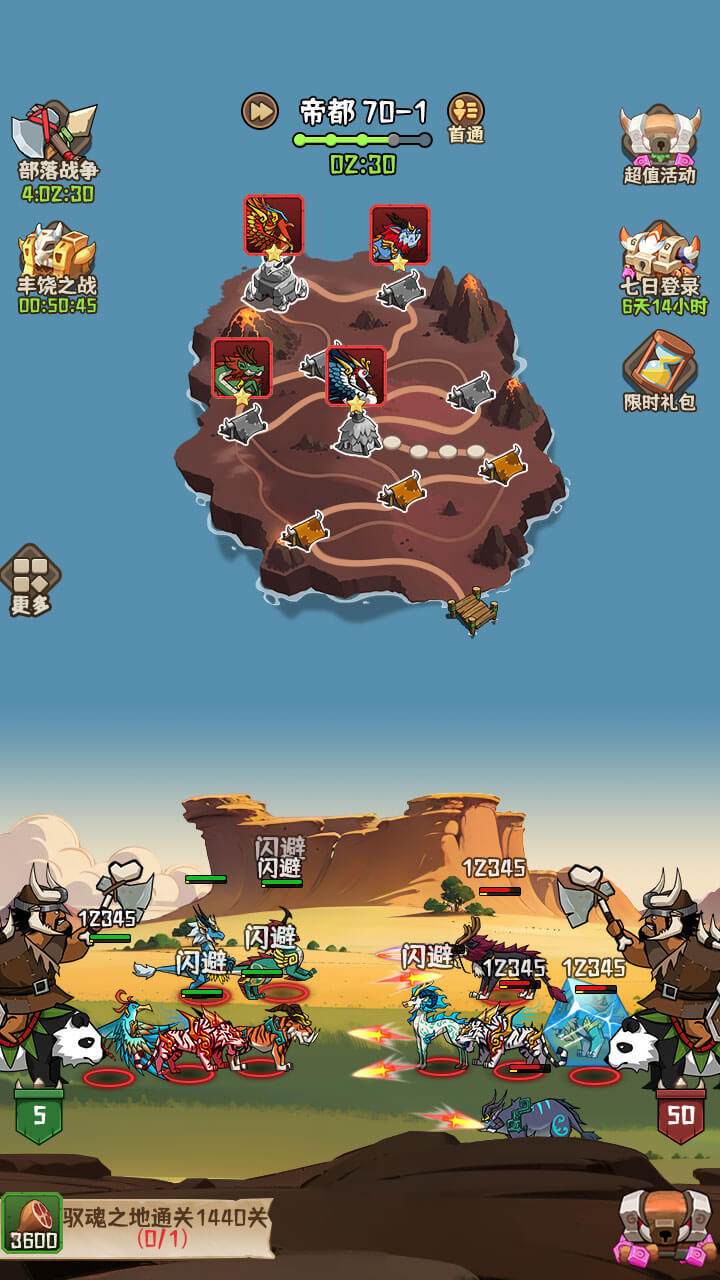
Task: Select the red phoenix boss portrait
Action: [274, 225]
